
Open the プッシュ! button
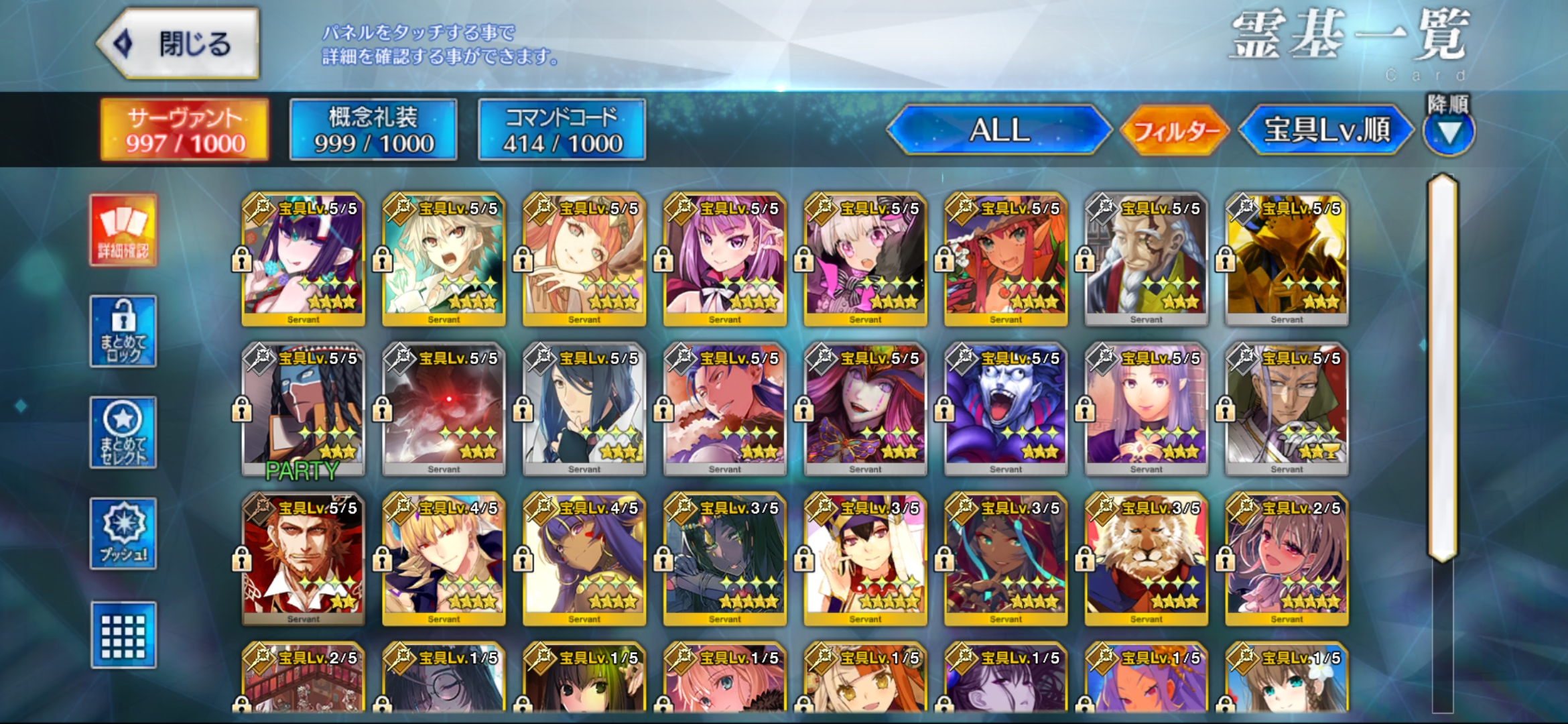124,534
